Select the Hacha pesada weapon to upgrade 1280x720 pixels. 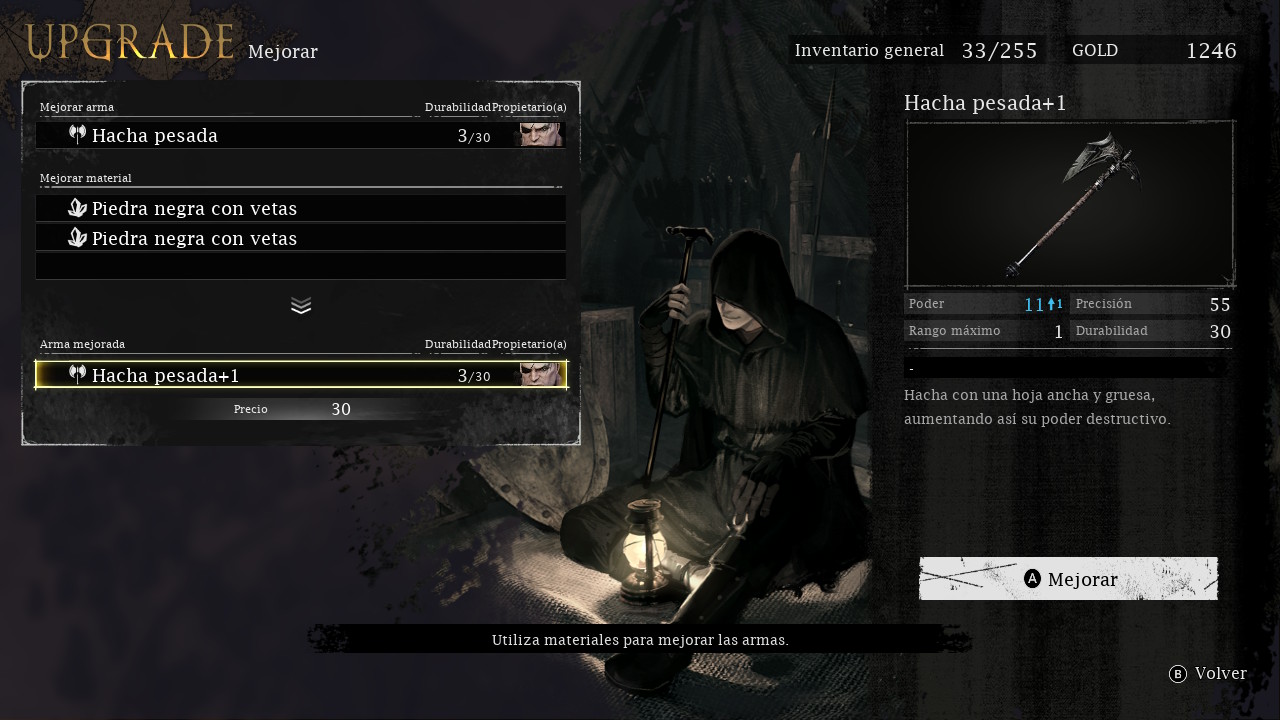coord(300,136)
